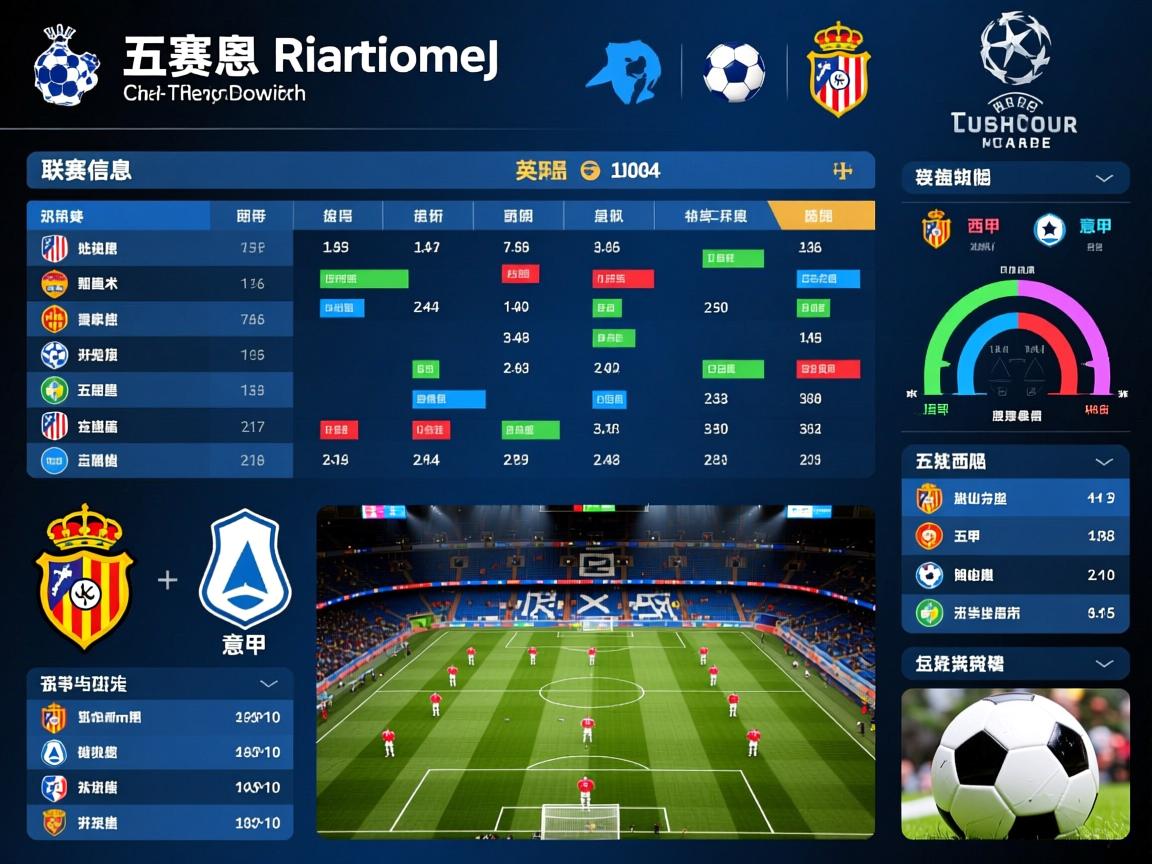Select the large crowned striped crest beside the plus sign
This screenshot has height=864, width=1152.
point(85,576)
